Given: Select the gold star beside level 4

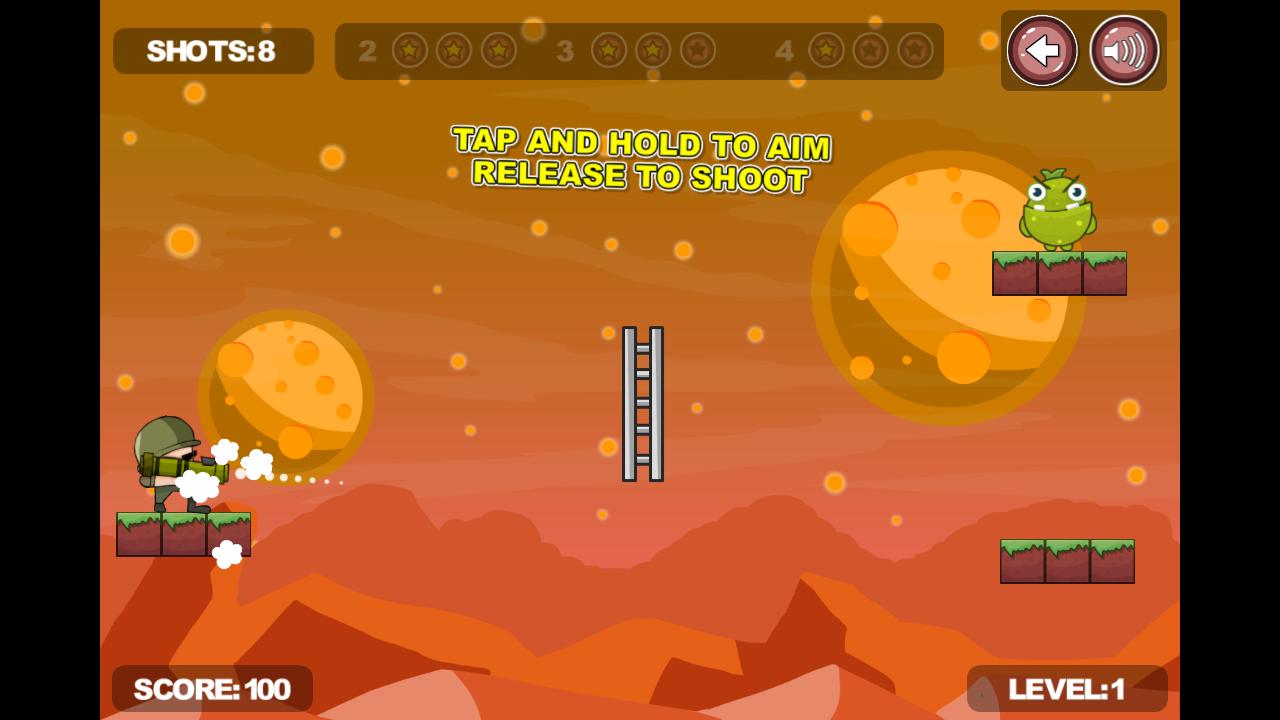Looking at the screenshot, I should (x=825, y=51).
